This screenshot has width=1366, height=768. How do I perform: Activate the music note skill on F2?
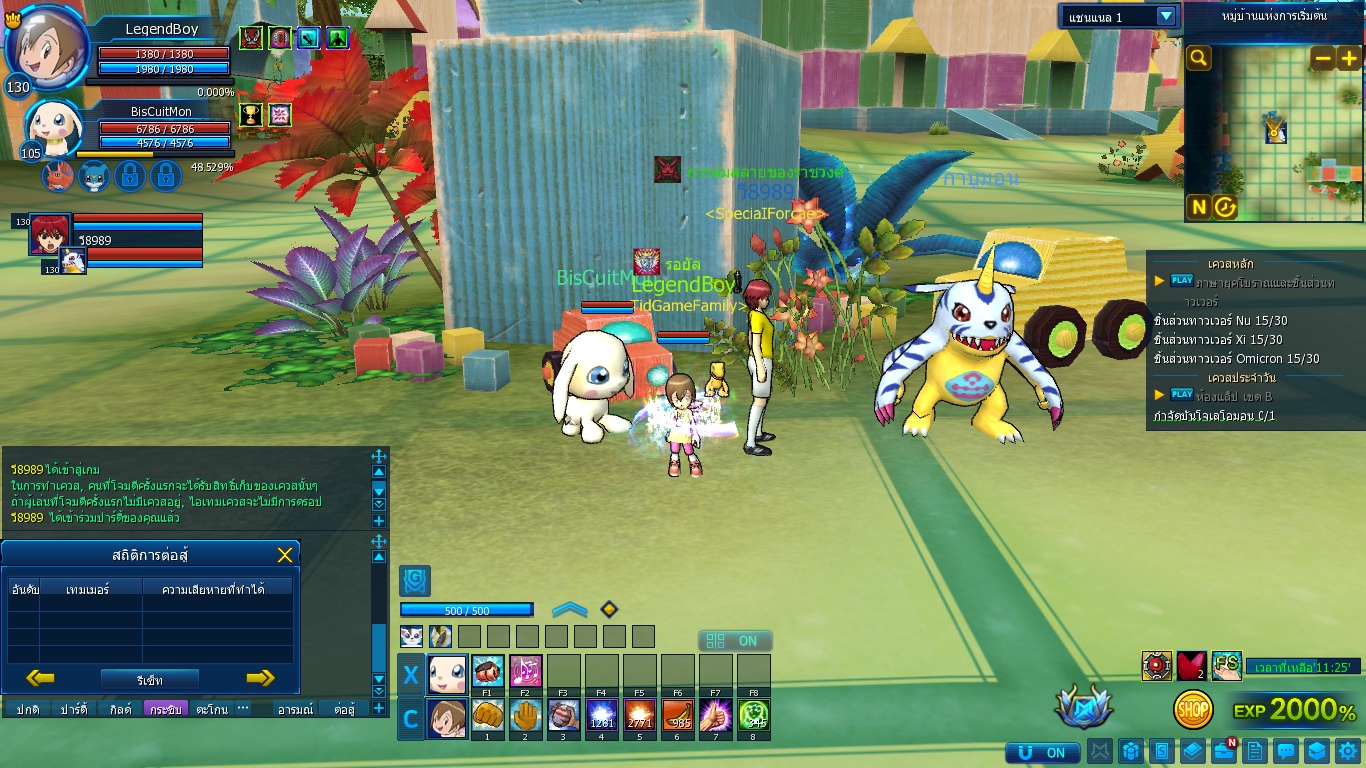pos(526,670)
